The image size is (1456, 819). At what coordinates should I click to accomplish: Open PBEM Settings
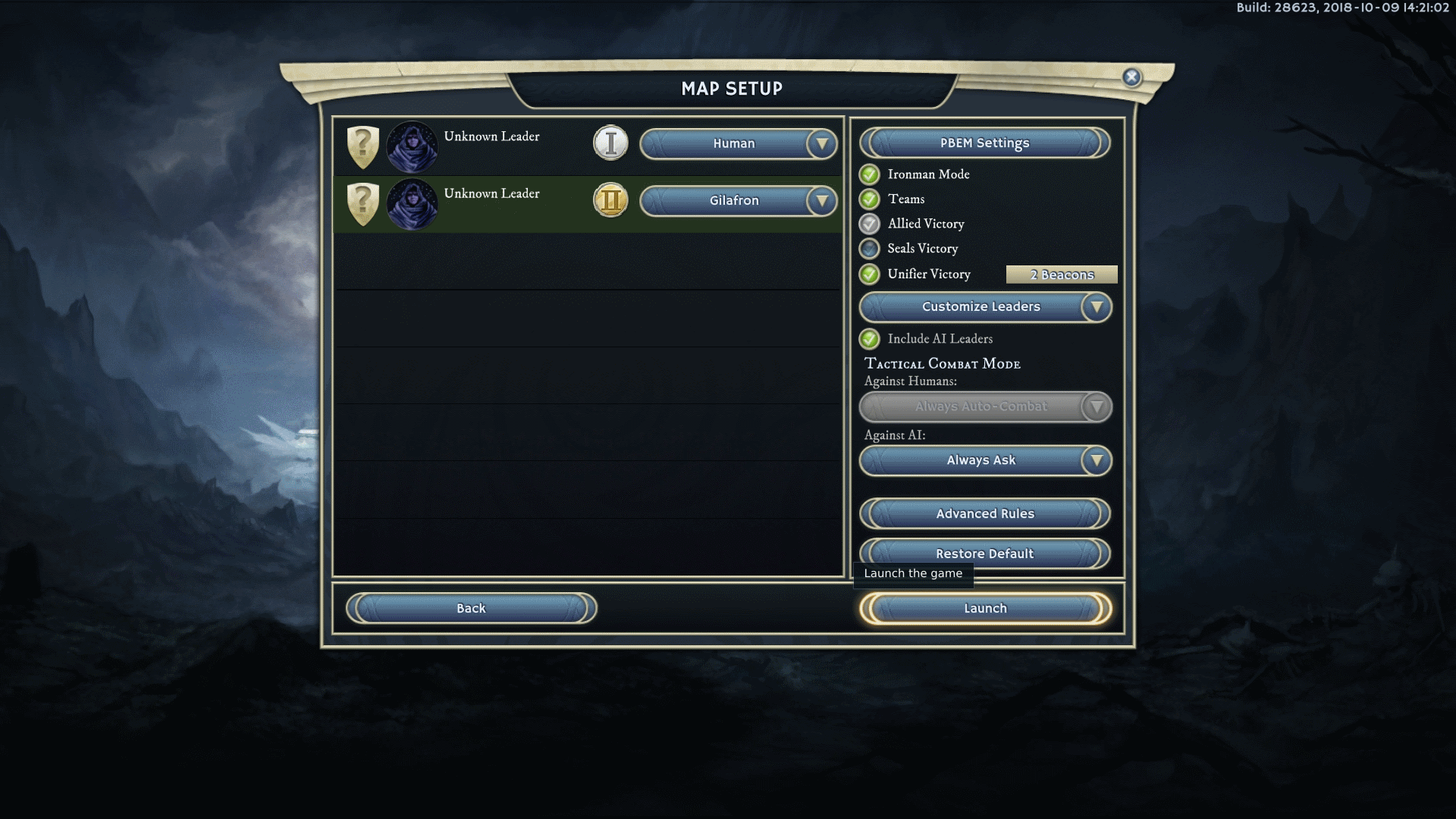point(984,143)
